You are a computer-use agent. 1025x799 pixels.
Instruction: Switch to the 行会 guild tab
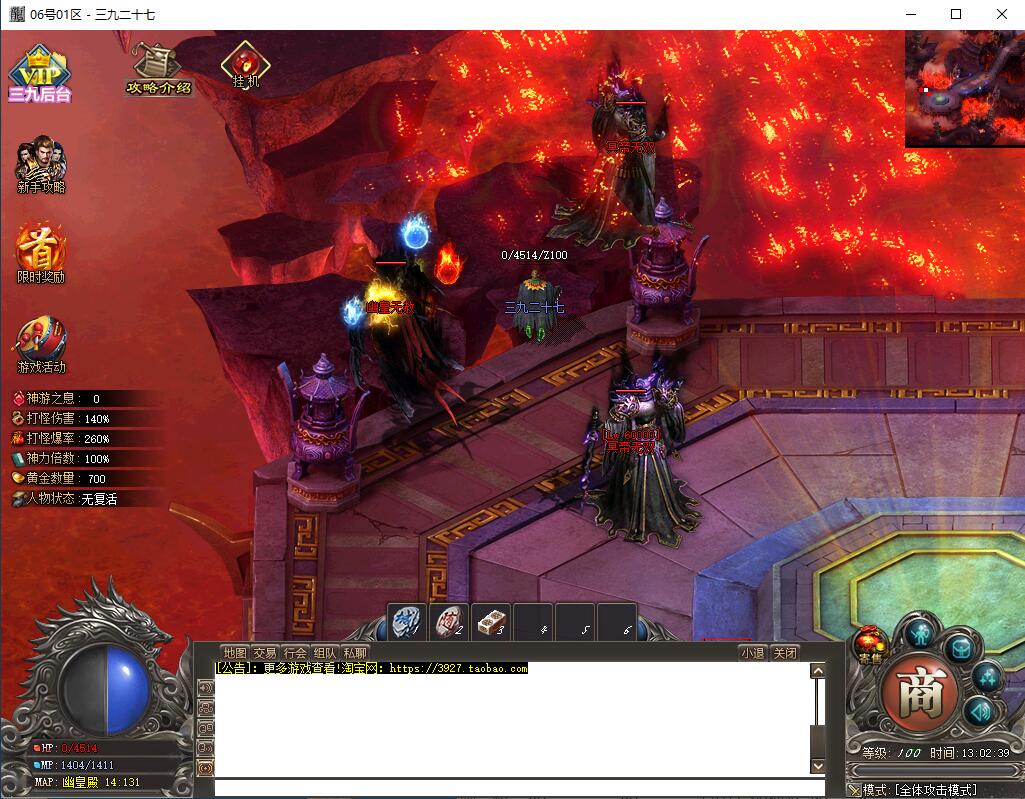[294, 653]
